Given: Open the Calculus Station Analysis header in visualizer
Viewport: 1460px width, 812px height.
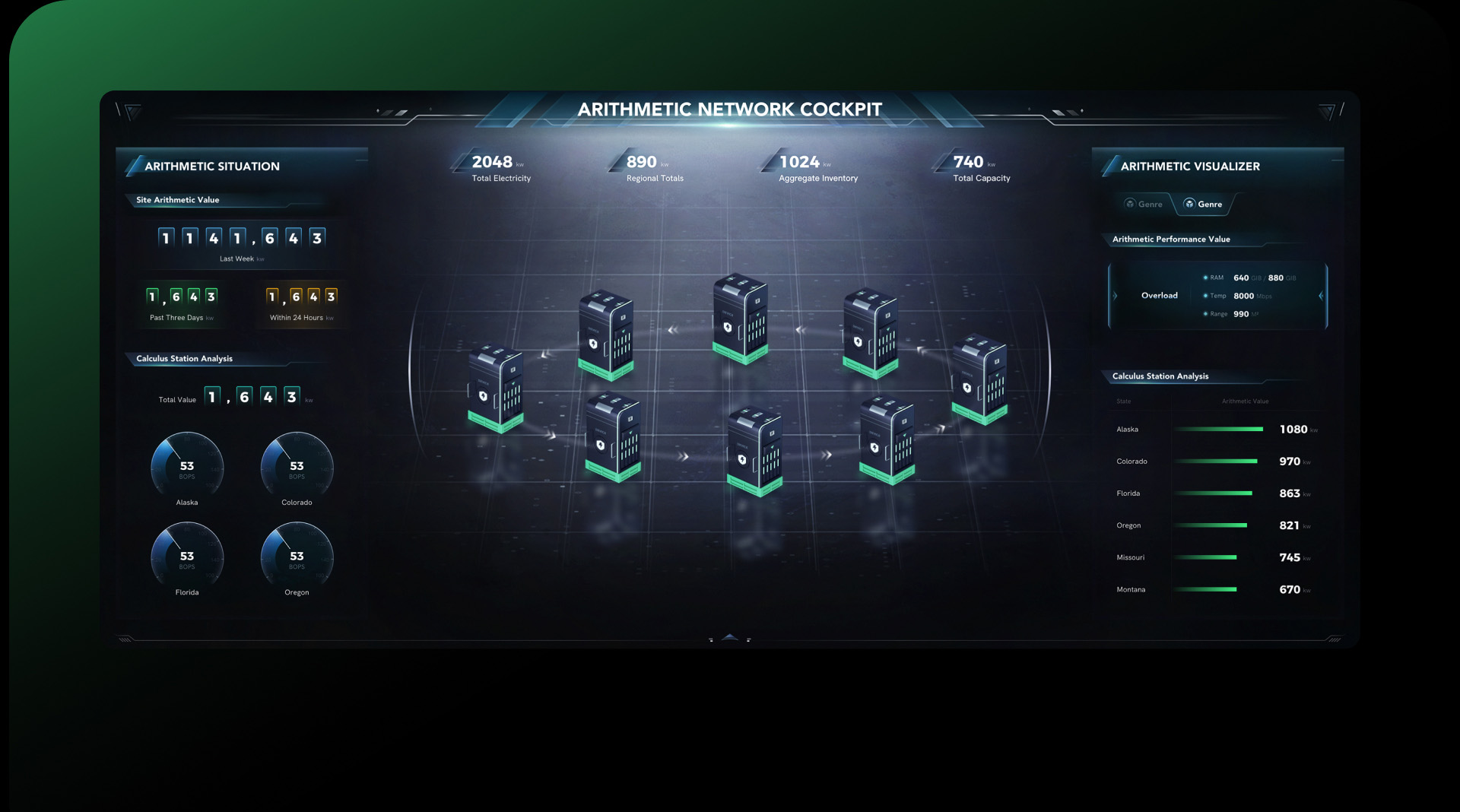Looking at the screenshot, I should [x=1161, y=376].
